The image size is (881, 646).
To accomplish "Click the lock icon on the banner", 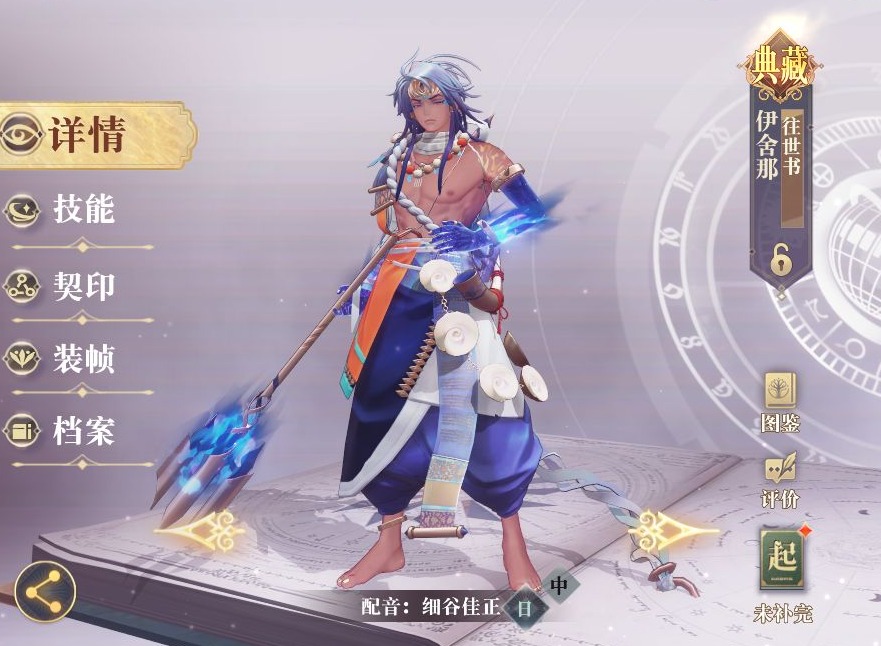I will click(x=781, y=260).
